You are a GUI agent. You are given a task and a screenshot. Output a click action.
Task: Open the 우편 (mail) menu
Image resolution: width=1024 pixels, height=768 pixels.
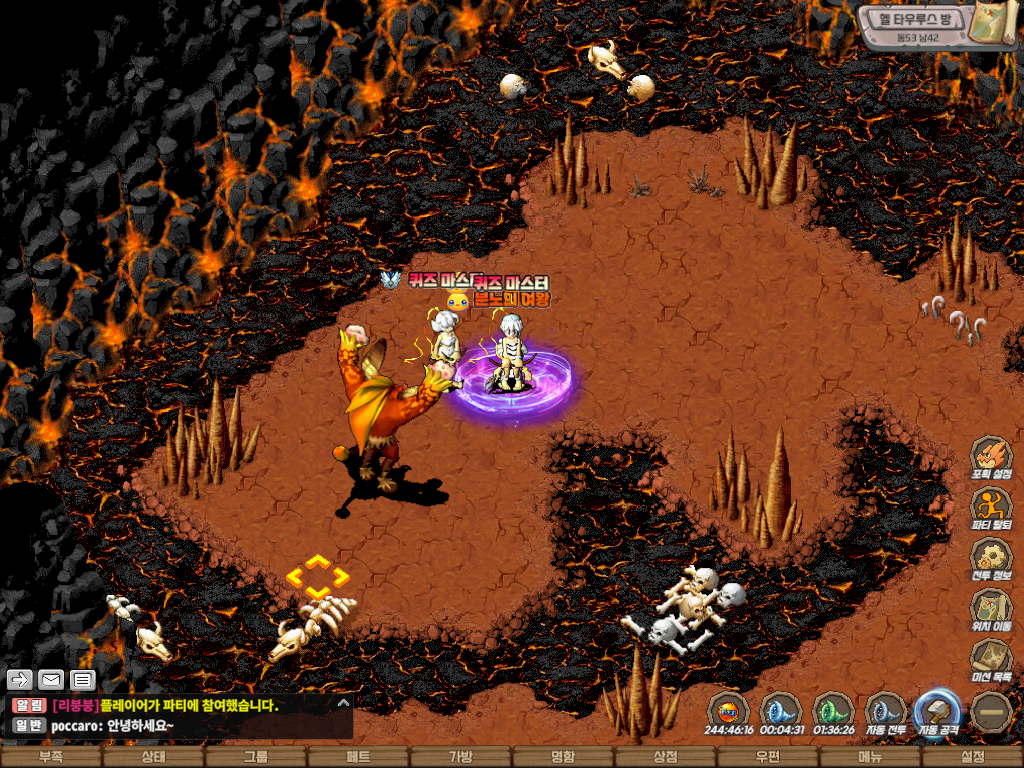pyautogui.click(x=768, y=757)
